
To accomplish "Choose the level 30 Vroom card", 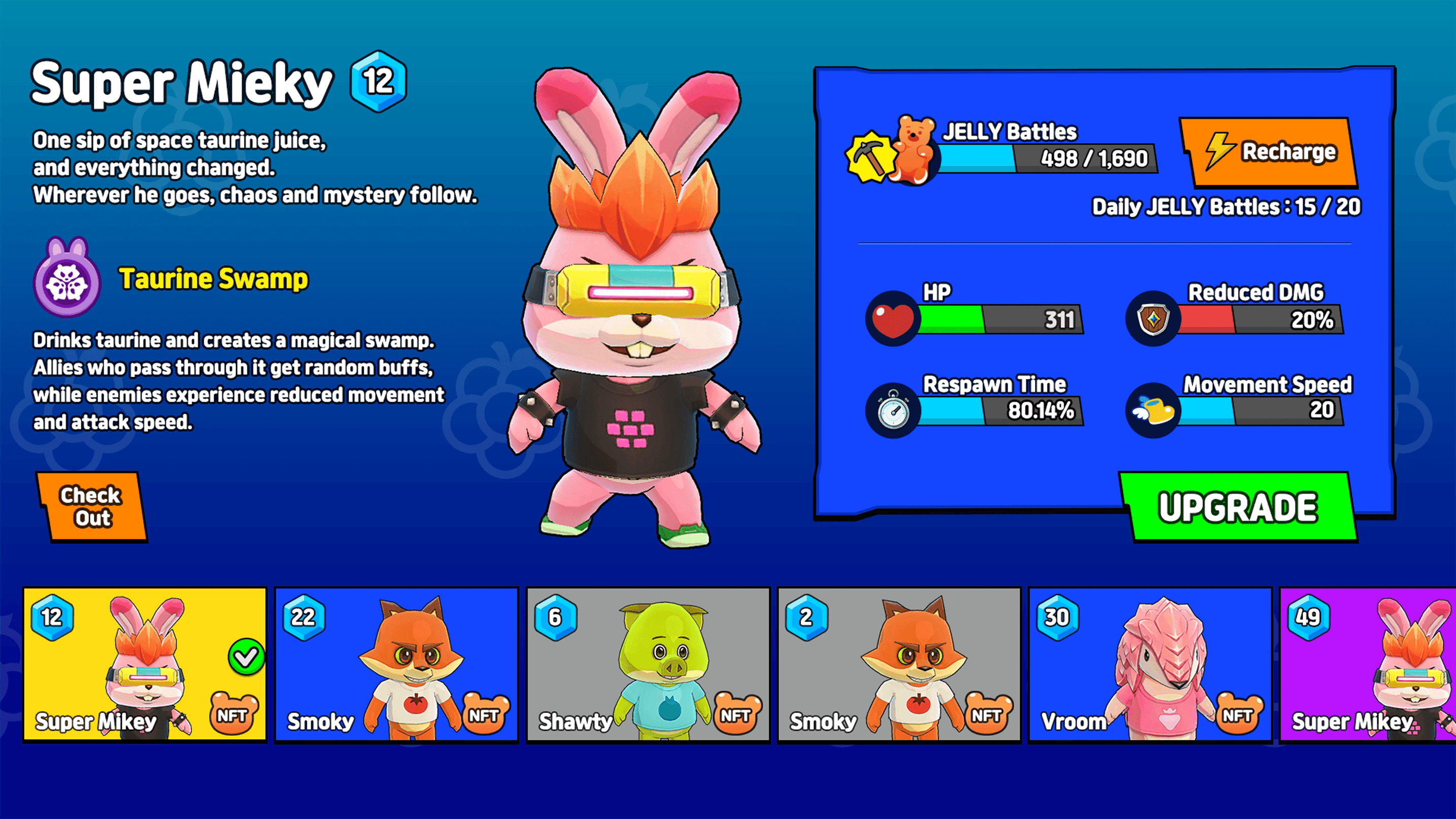I will pos(1150,664).
